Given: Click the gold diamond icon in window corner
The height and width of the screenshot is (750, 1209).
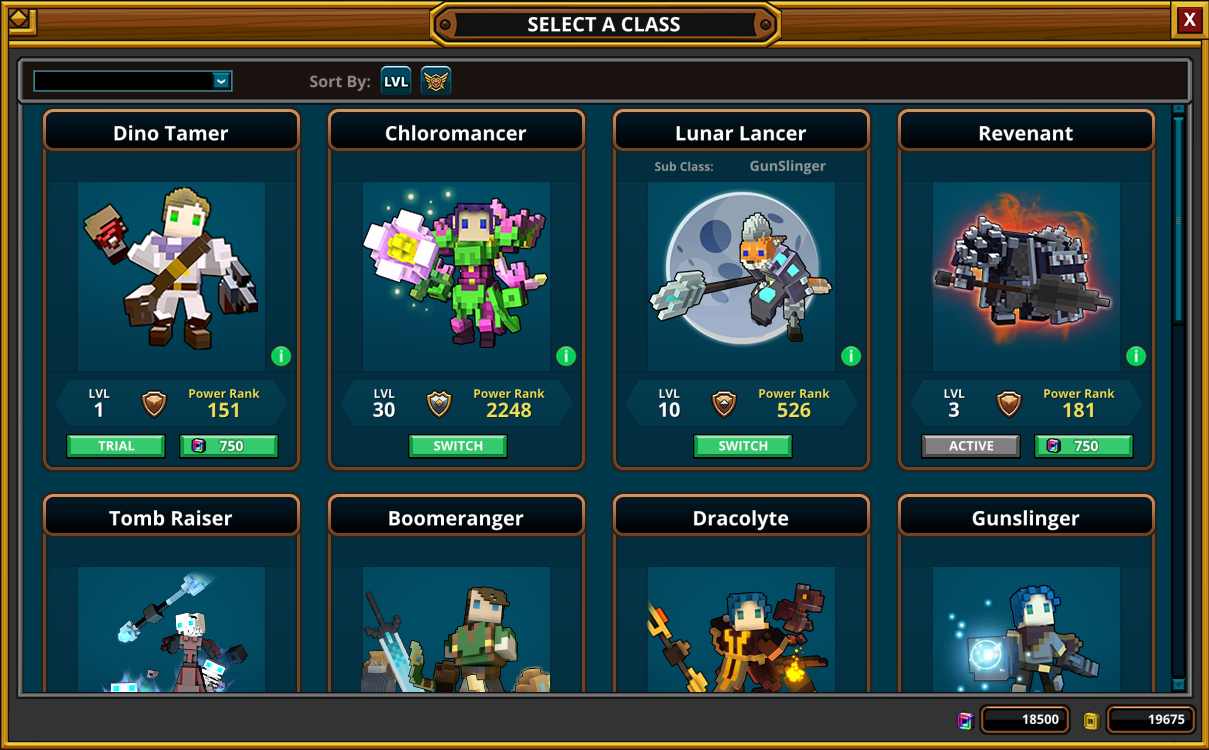Looking at the screenshot, I should click(21, 20).
